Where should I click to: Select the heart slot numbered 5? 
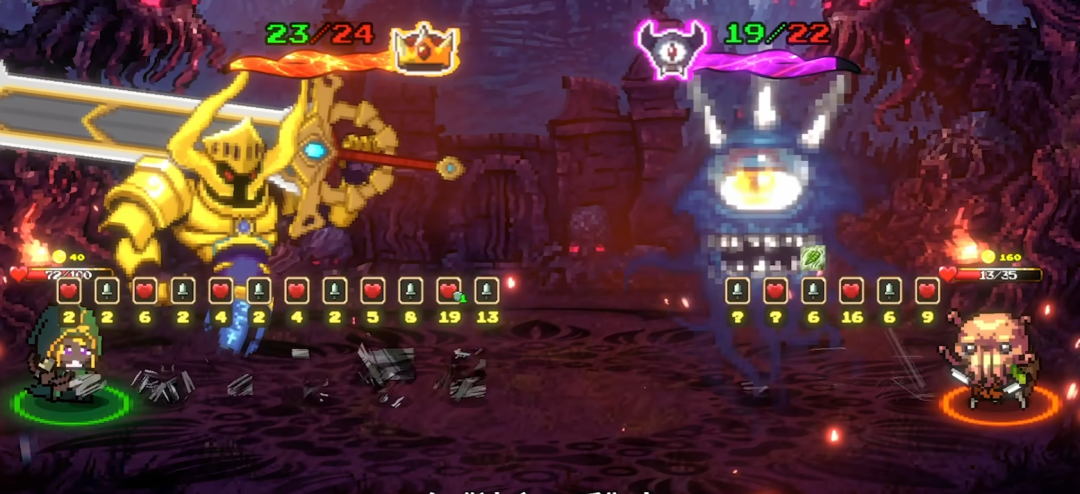tap(373, 291)
